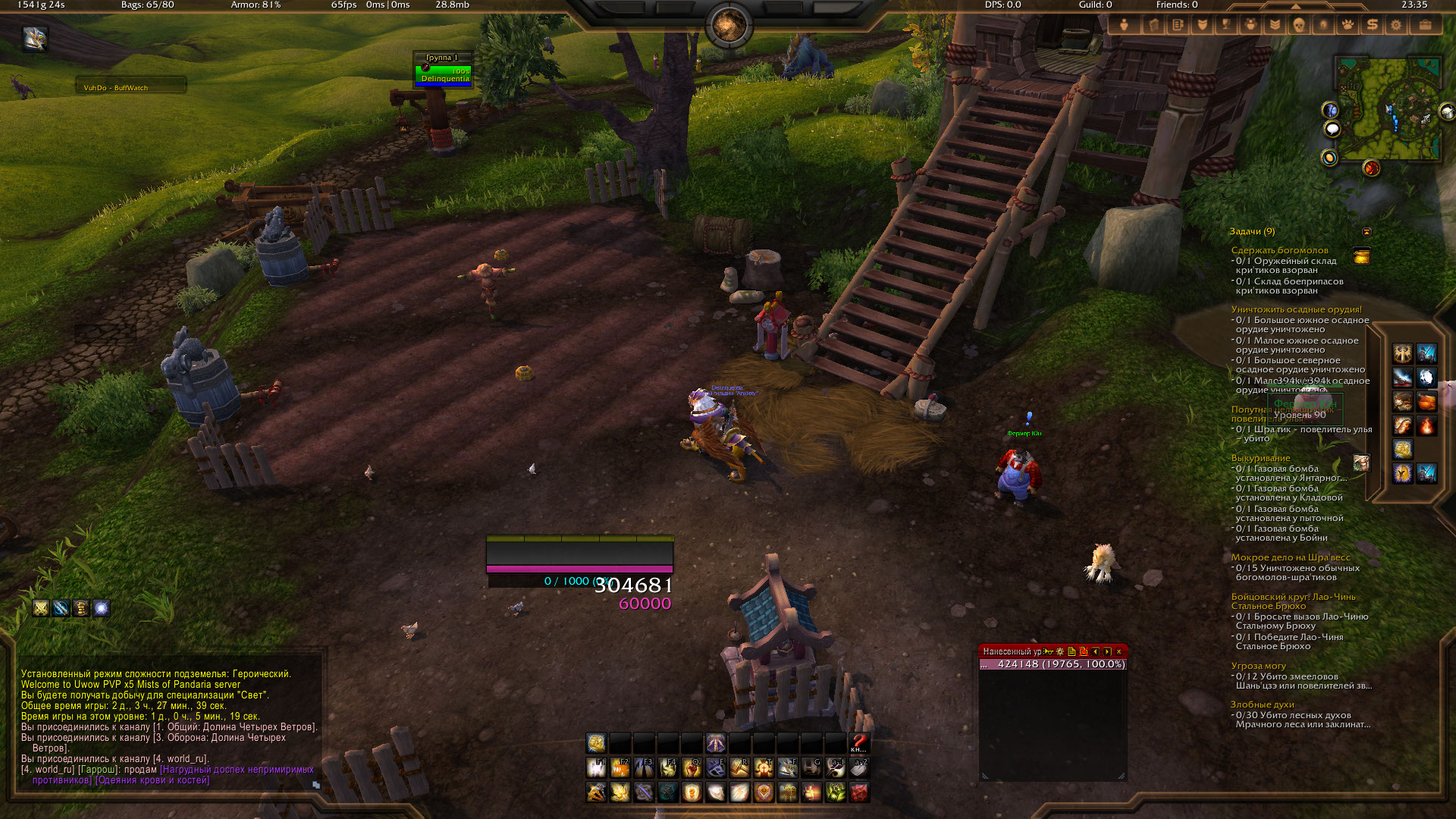The width and height of the screenshot is (1456, 819).
Task: Click the chat bubble button beside minimap
Action: (1332, 130)
